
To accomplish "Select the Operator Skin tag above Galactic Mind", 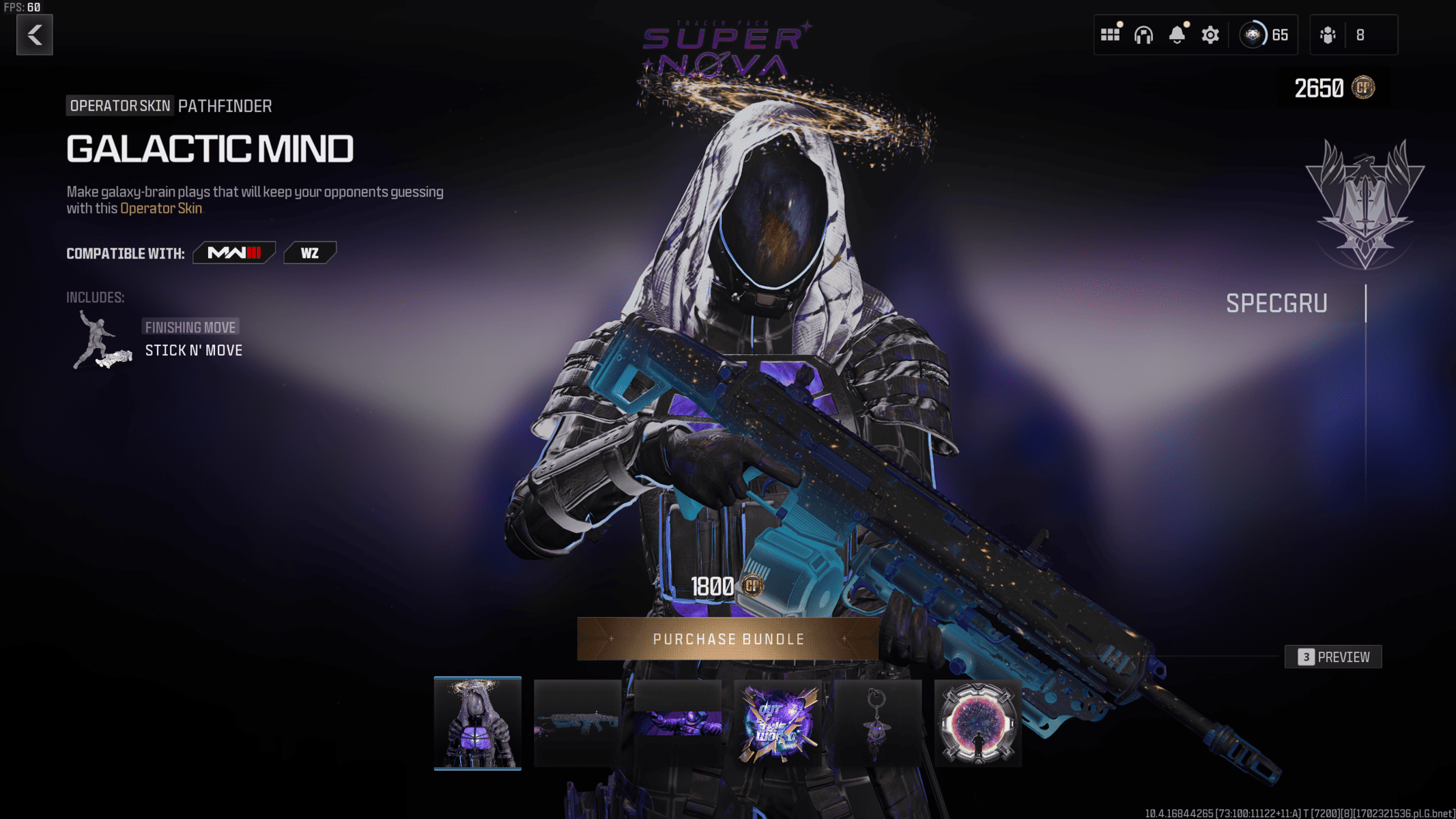I will click(119, 106).
